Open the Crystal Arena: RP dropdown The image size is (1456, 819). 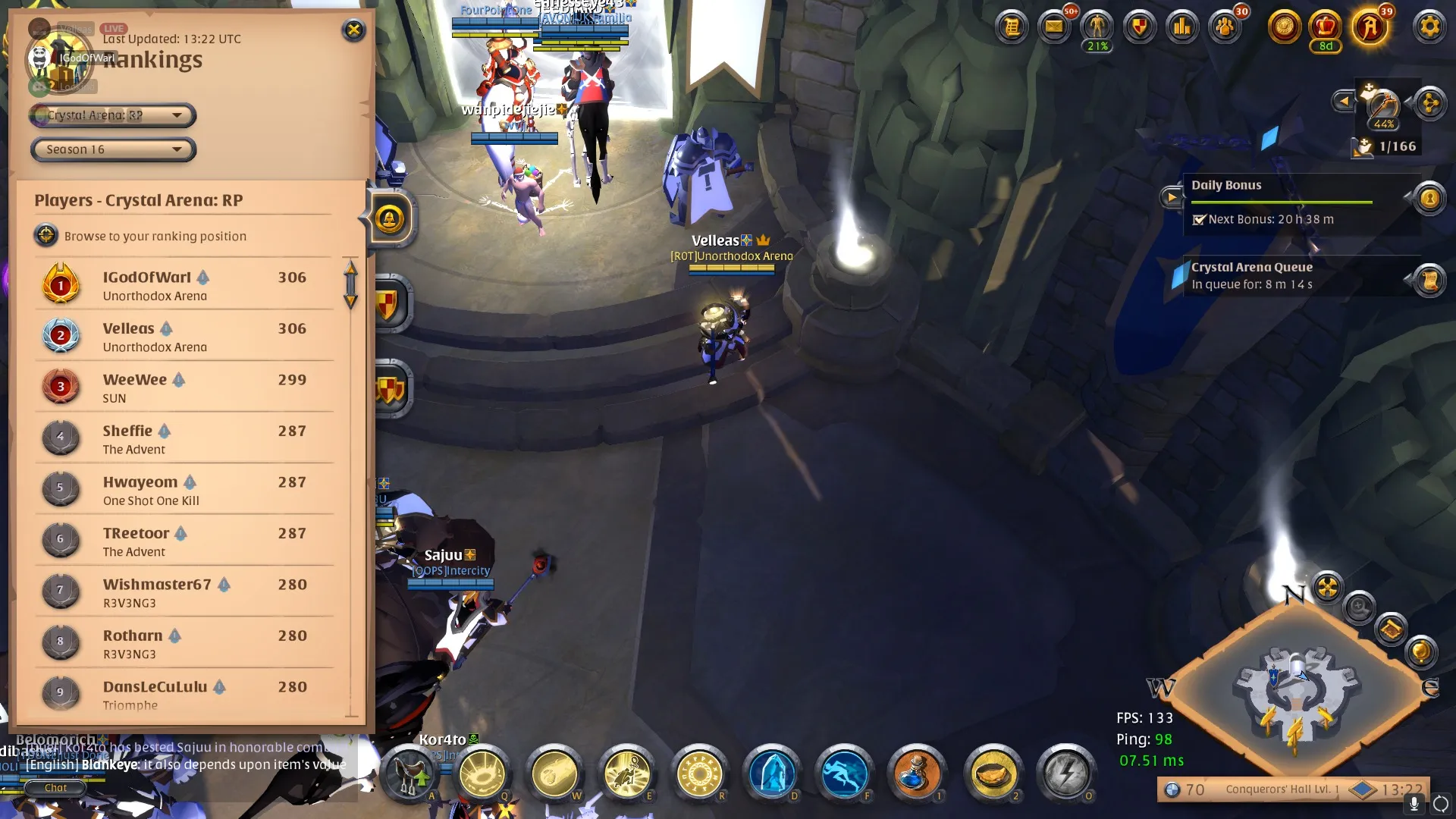point(114,115)
